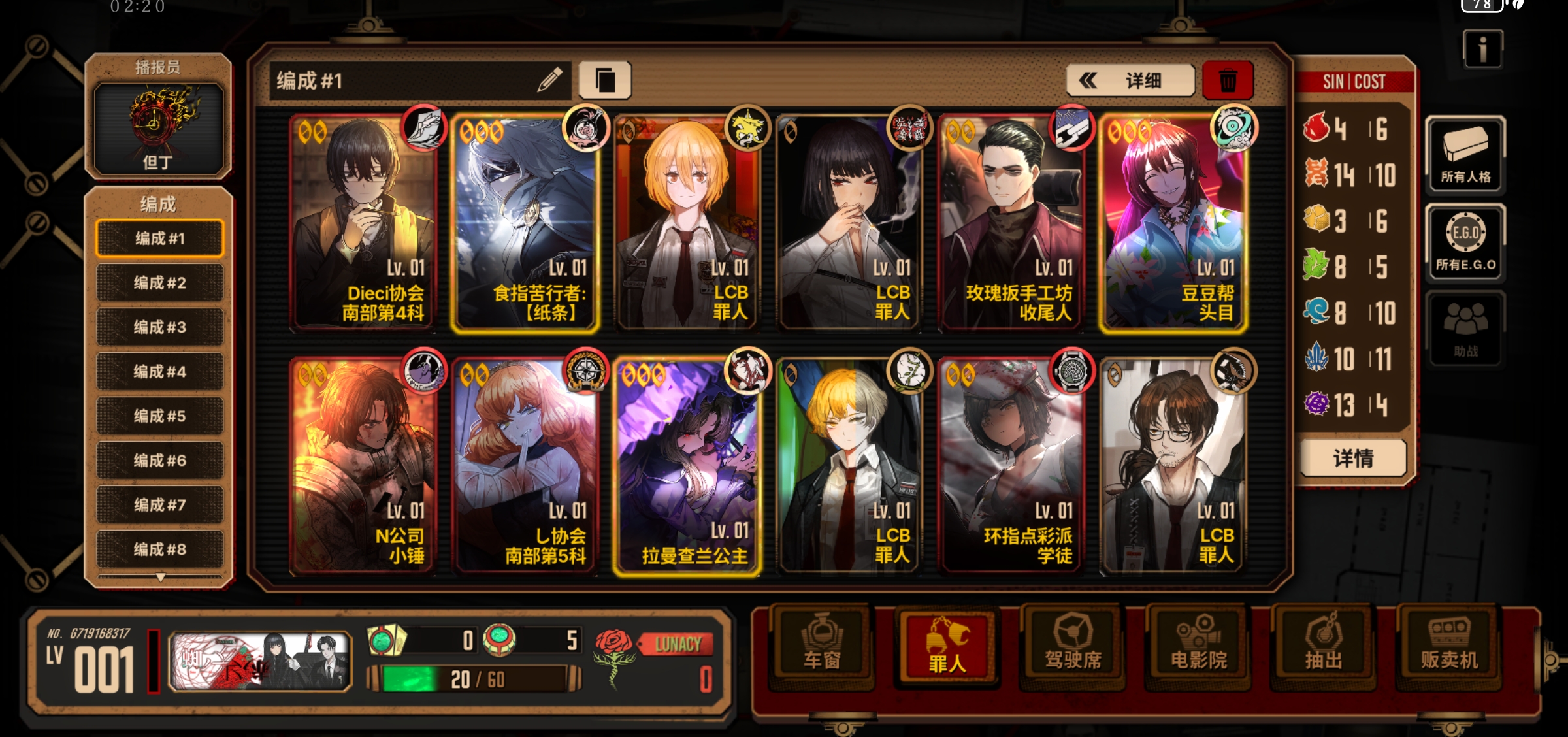Select formation 编成 #5
1568x737 pixels.
159,416
